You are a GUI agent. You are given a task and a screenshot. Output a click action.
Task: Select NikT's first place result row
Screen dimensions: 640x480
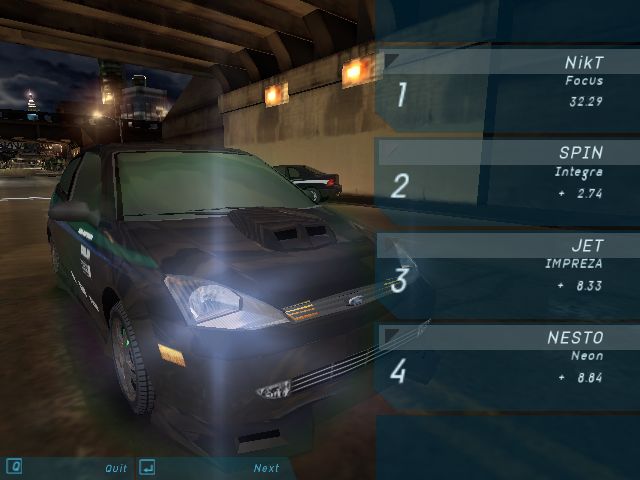(x=508, y=90)
